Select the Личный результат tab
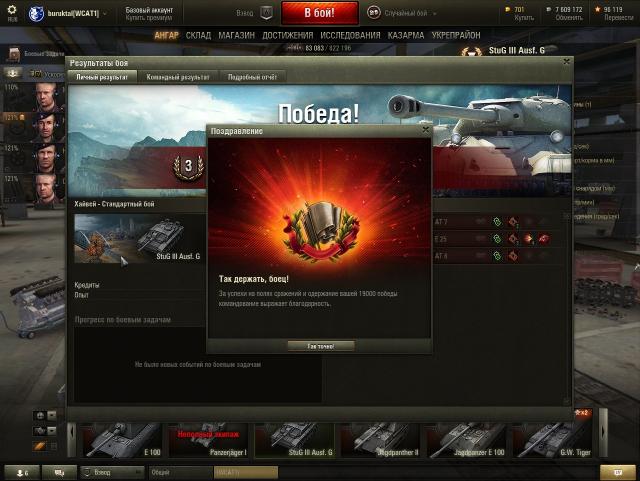 click(x=102, y=76)
